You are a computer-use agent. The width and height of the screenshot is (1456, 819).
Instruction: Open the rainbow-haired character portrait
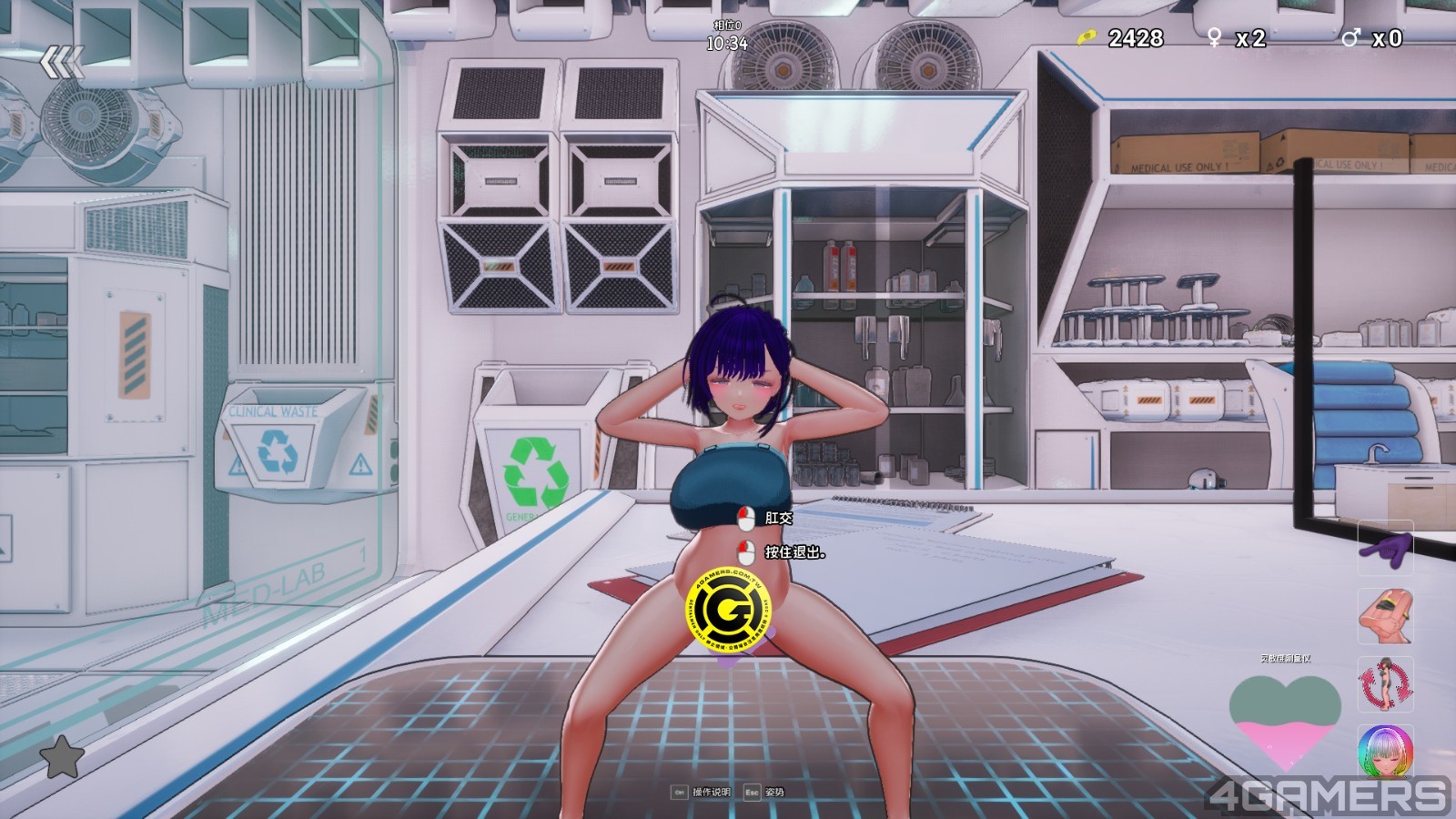(x=1385, y=752)
